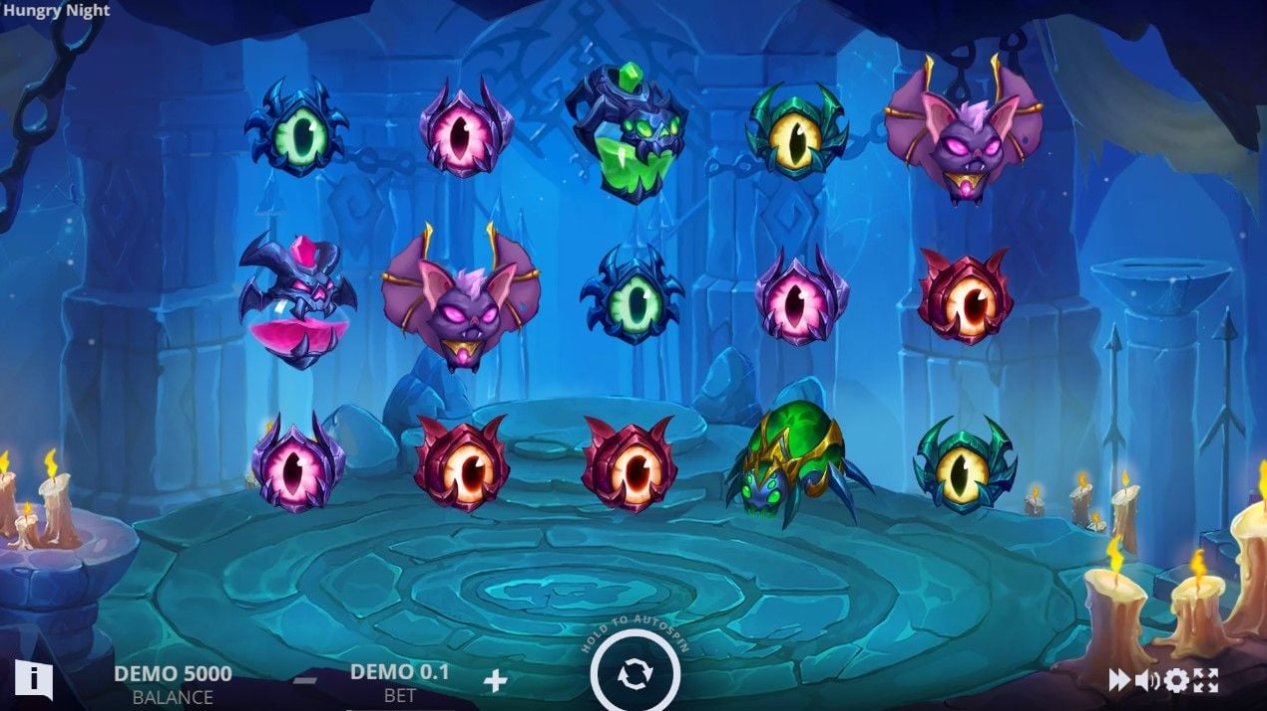The height and width of the screenshot is (711, 1267).
Task: Spin the reels with the circular arrows button
Action: (634, 676)
